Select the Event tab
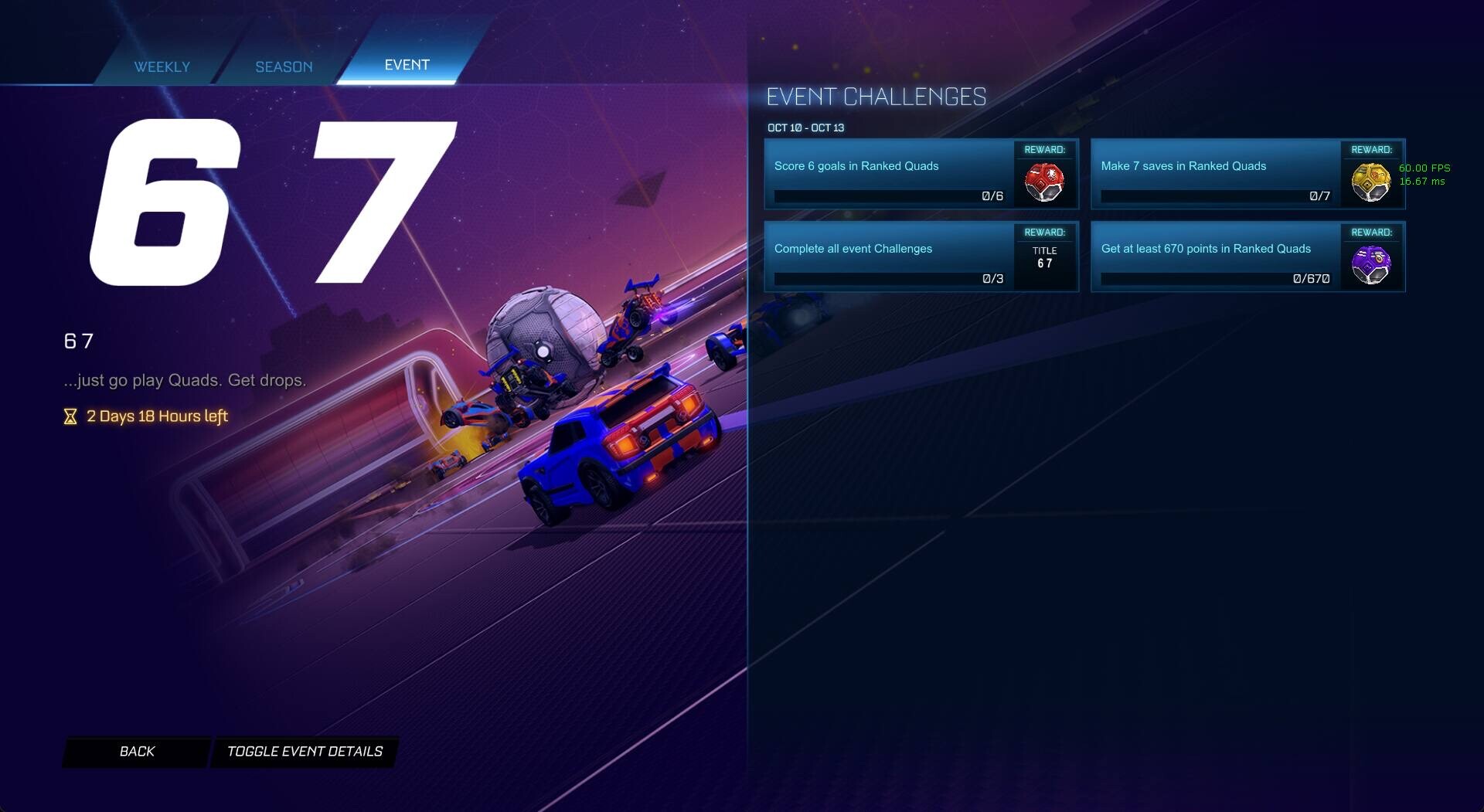The width and height of the screenshot is (1484, 812). pos(407,65)
